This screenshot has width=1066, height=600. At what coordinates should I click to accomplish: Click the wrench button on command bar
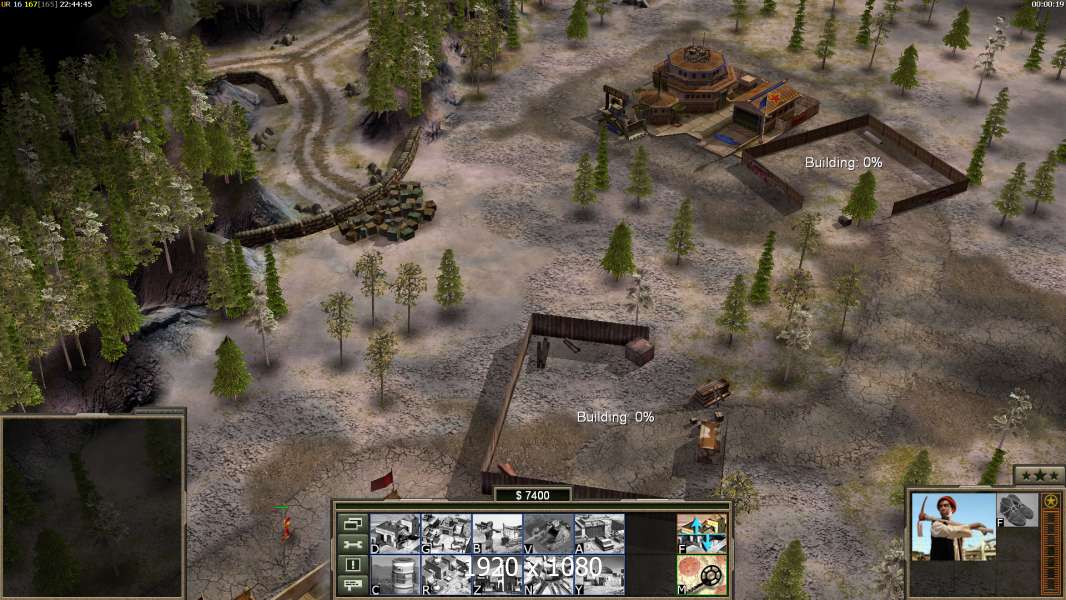point(352,544)
